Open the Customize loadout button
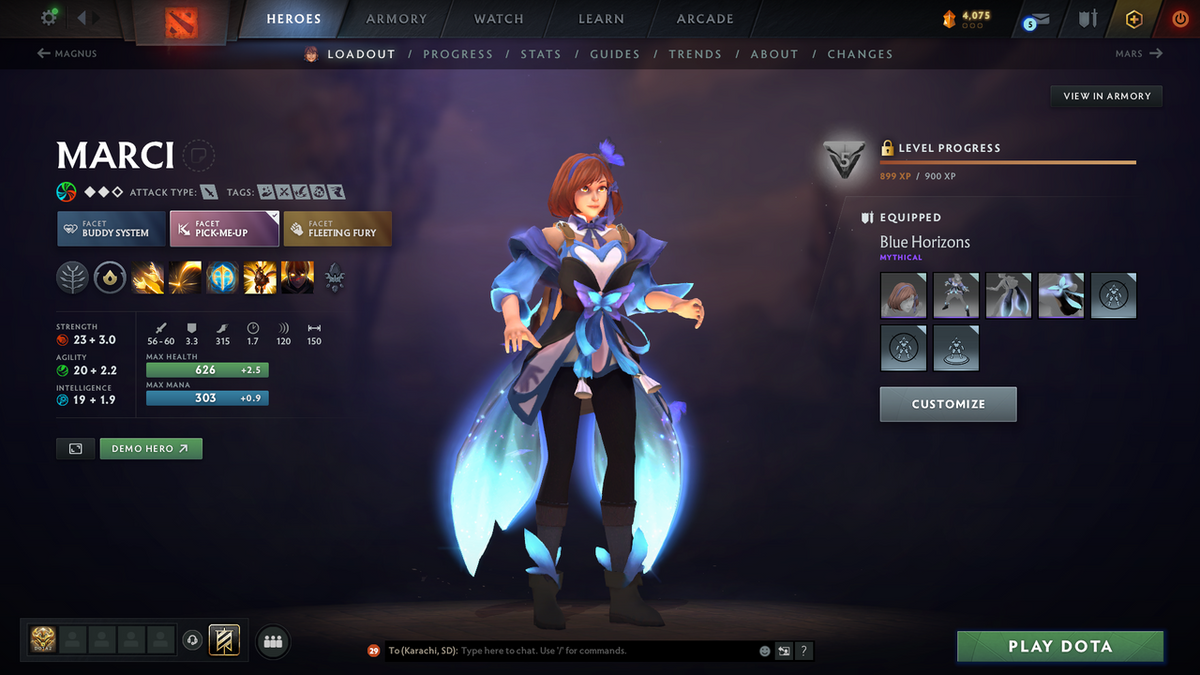1200x675 pixels. [948, 404]
